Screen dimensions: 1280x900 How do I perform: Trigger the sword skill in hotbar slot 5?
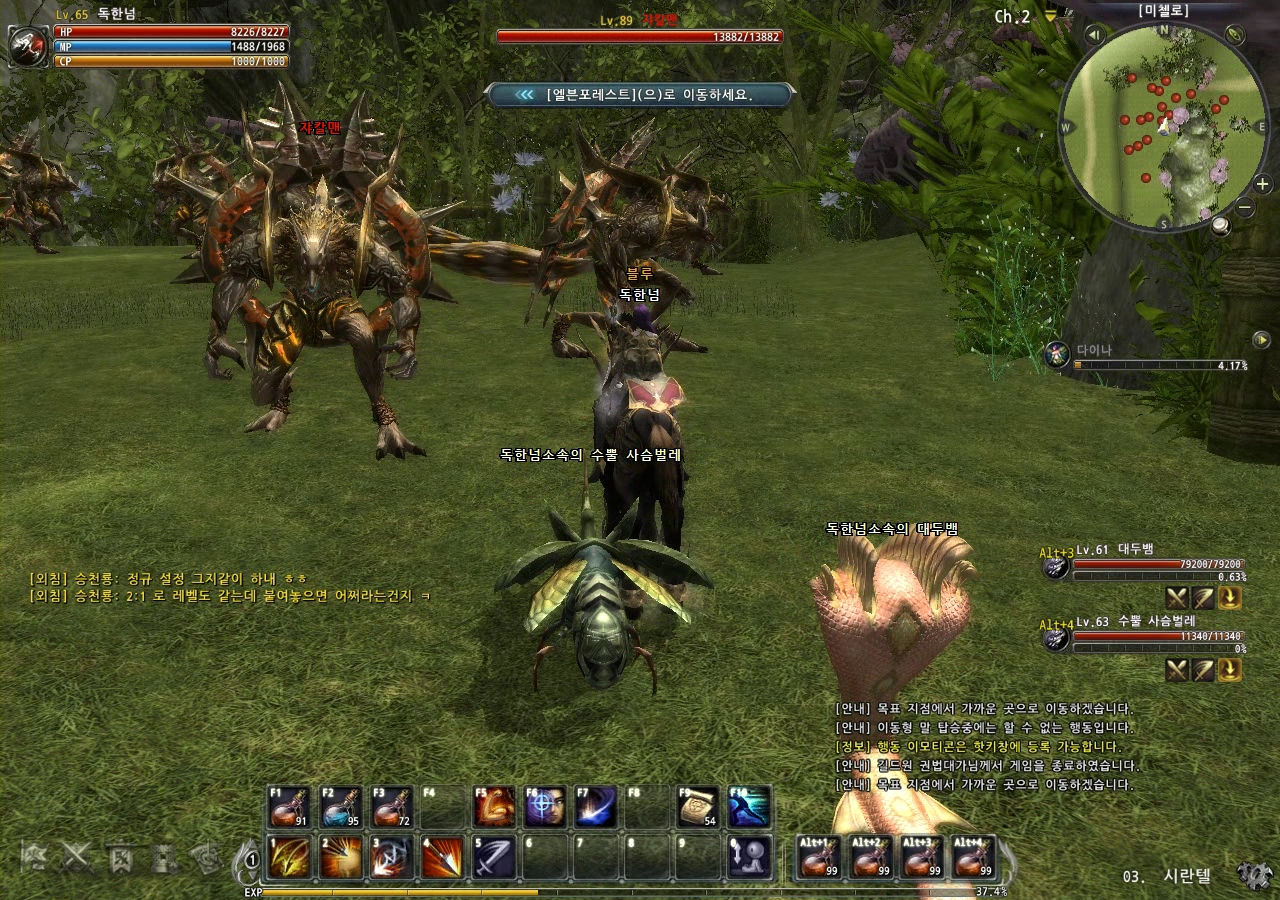pos(494,857)
